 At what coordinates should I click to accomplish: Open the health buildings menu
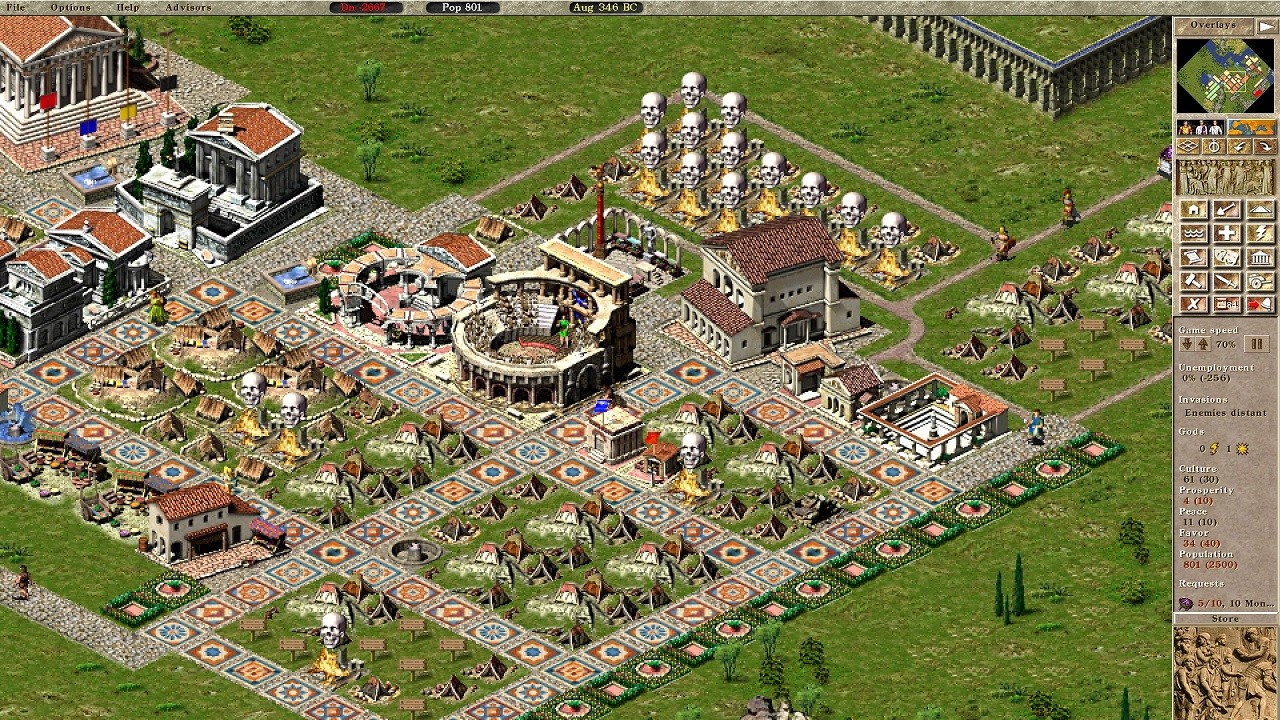coord(1228,232)
